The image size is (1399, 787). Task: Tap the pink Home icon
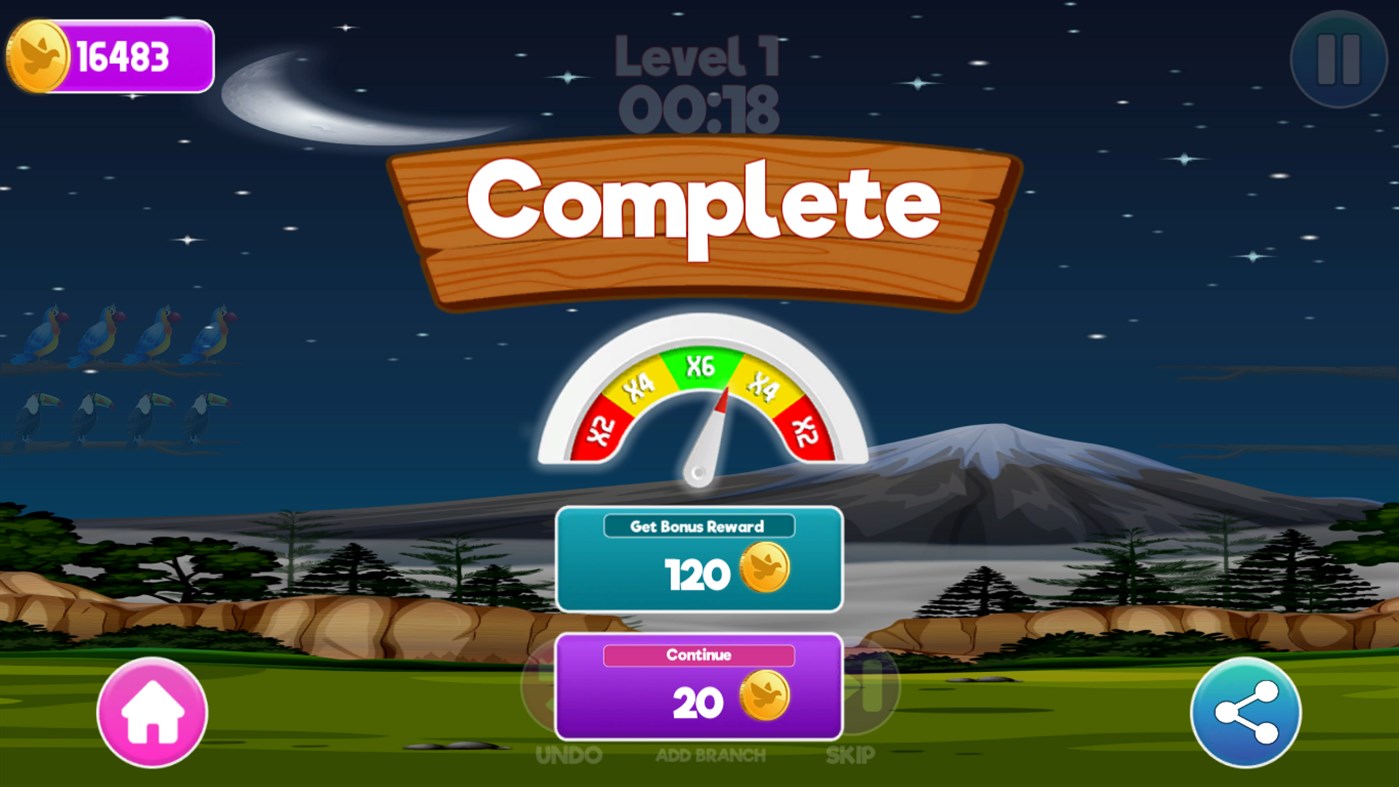tap(151, 714)
